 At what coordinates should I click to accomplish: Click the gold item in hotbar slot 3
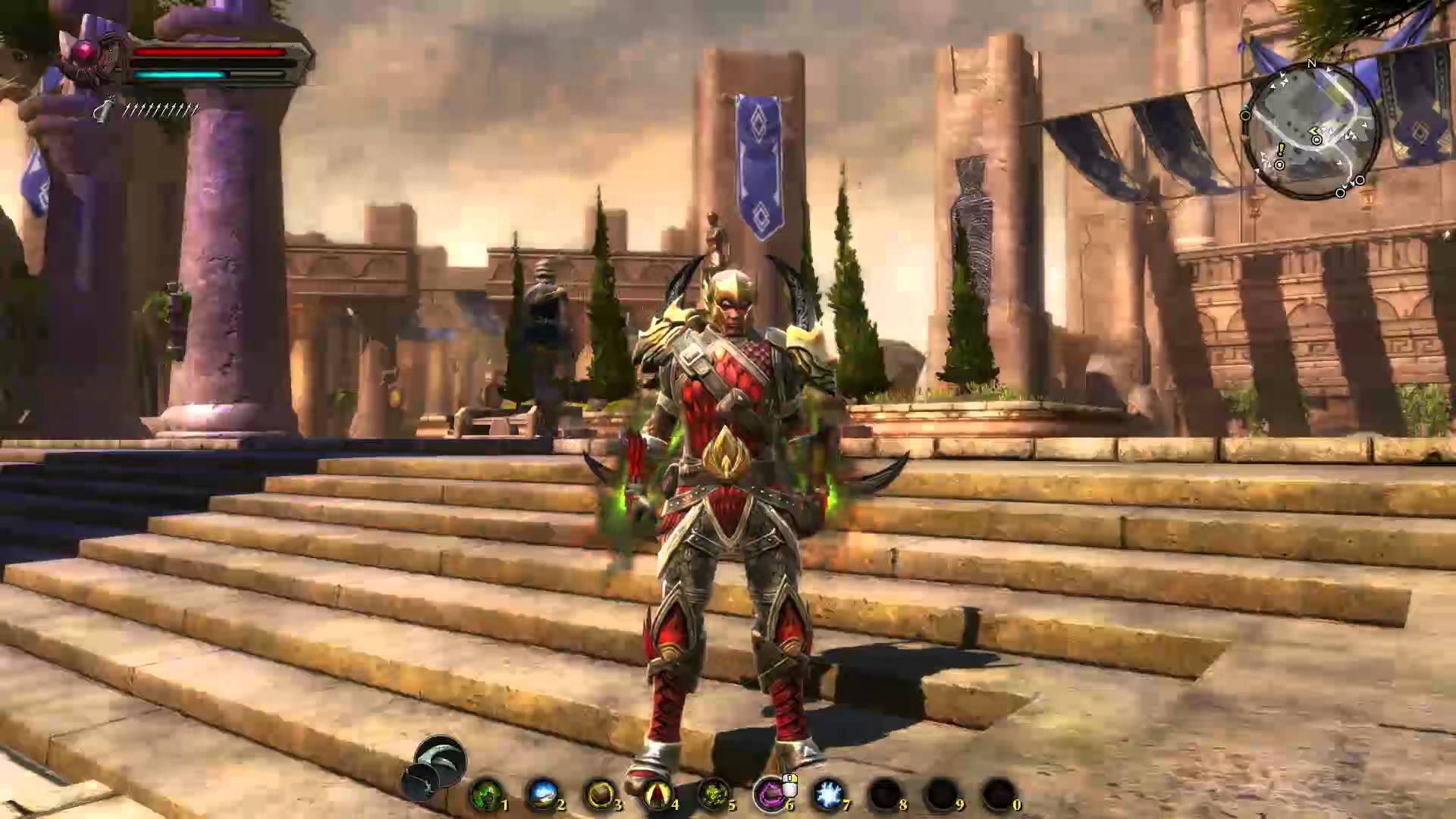601,794
